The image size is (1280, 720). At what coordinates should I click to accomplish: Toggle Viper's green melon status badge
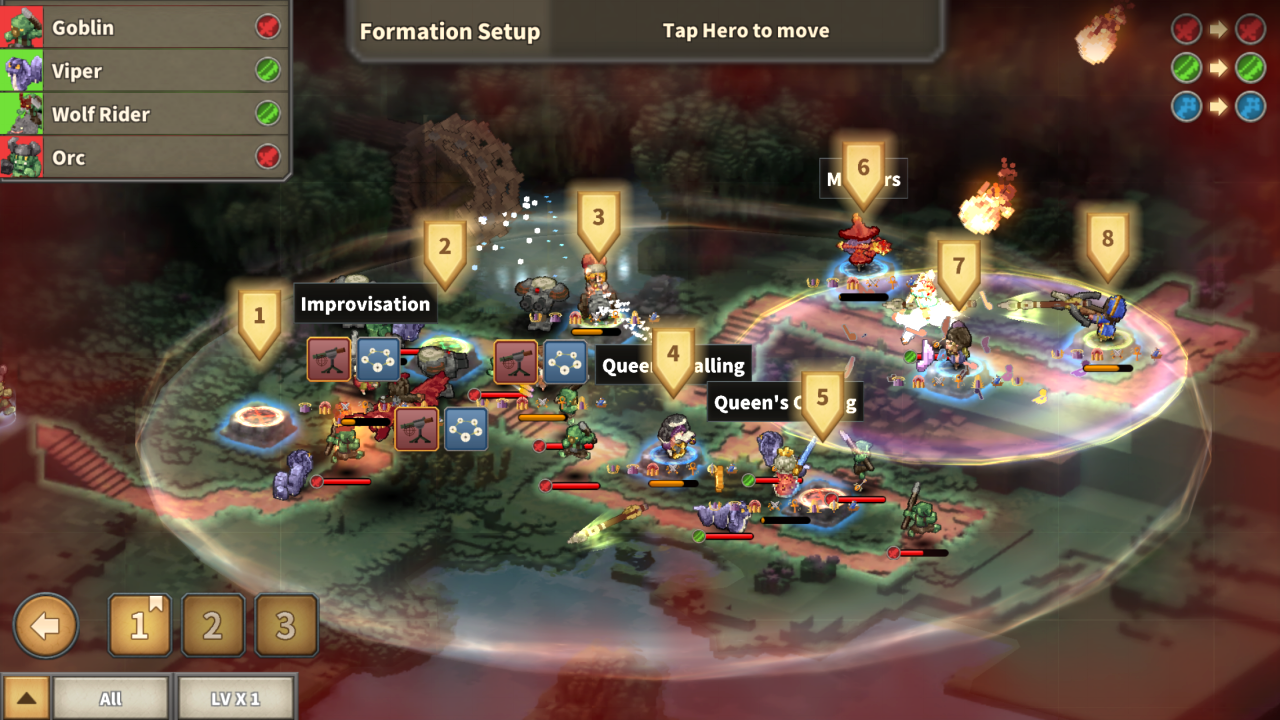(x=266, y=71)
